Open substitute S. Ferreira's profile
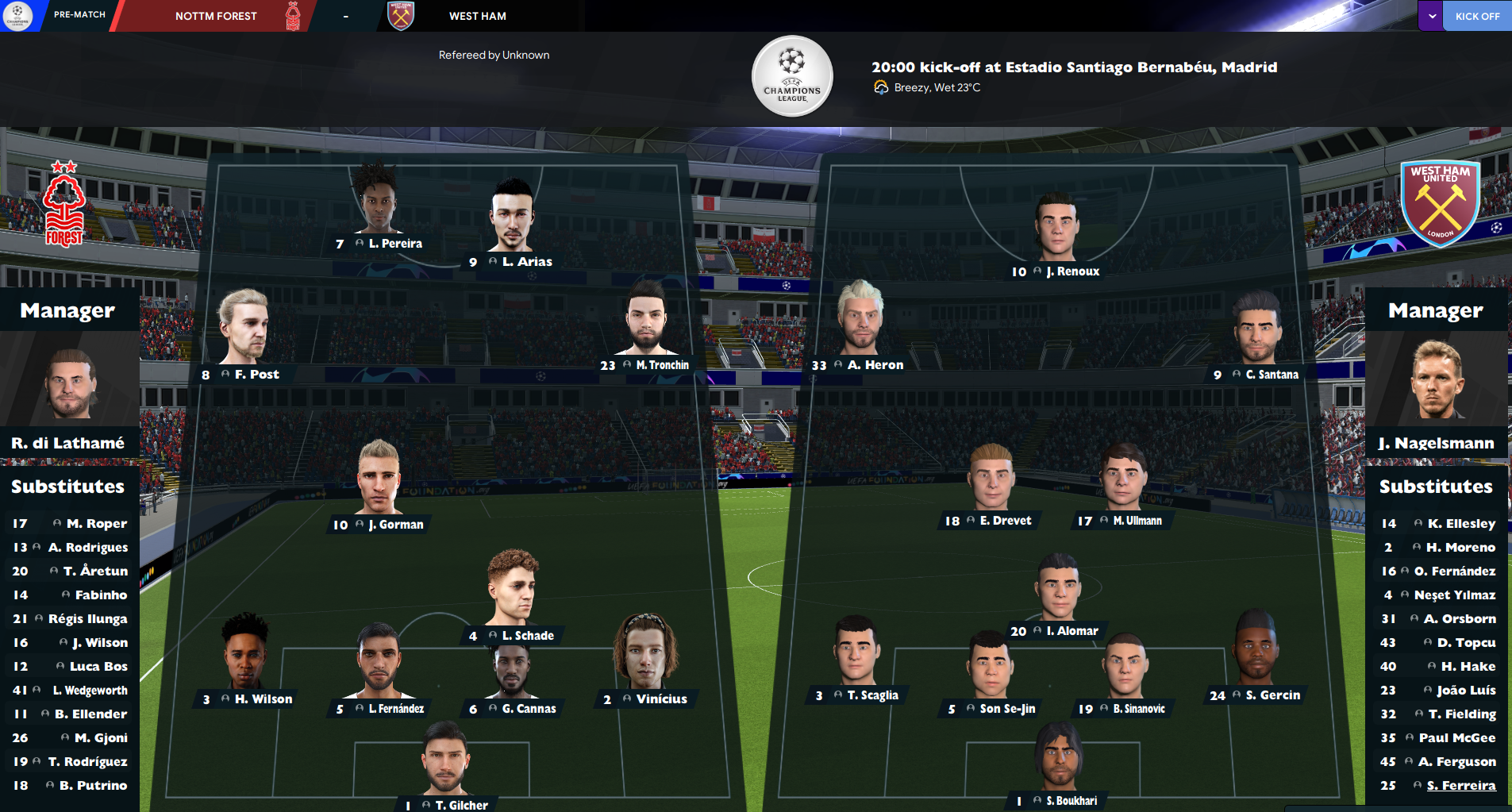Image resolution: width=1512 pixels, height=812 pixels. [x=1460, y=786]
